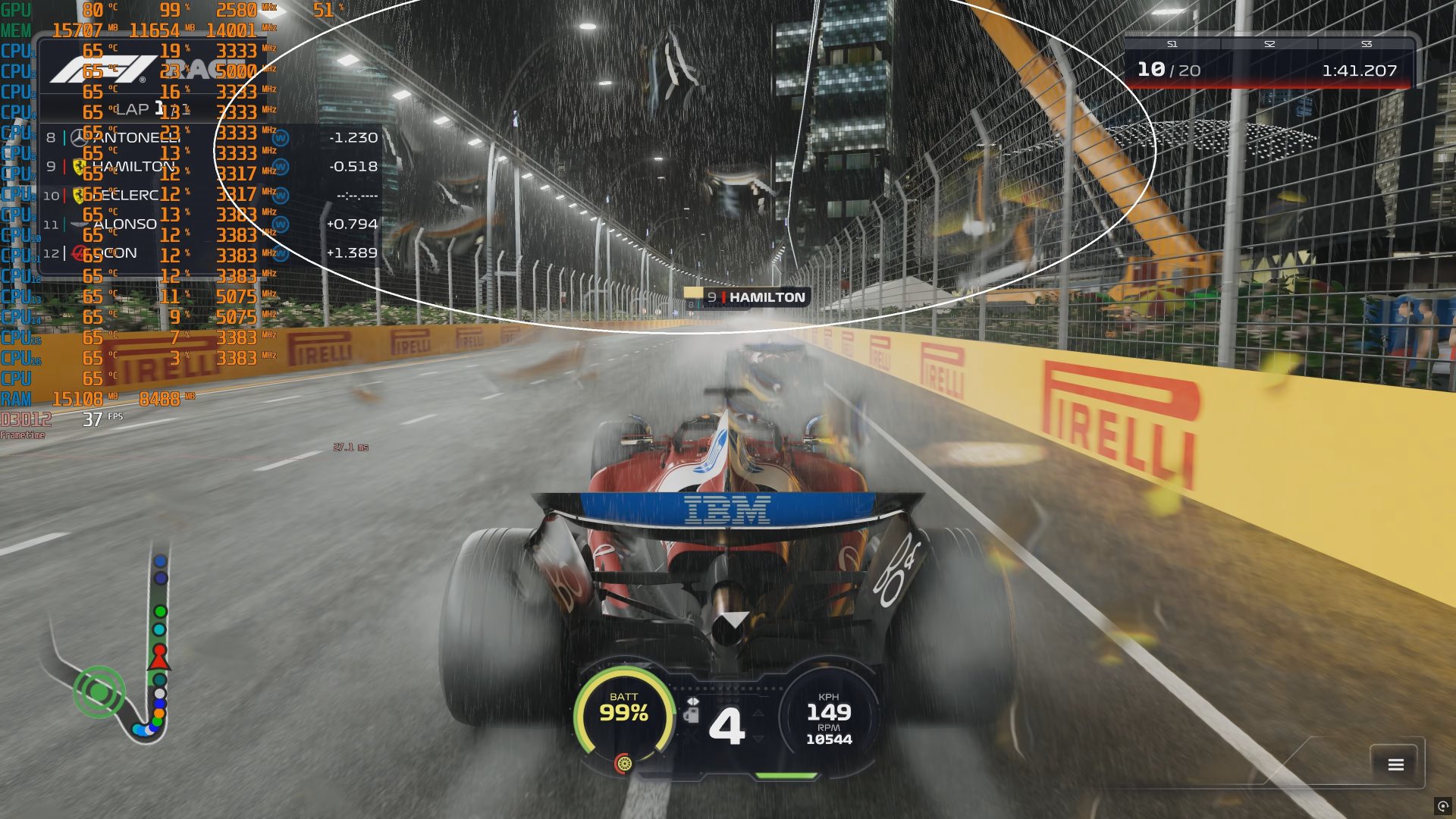This screenshot has height=819, width=1456.
Task: Expand the gear up arrow on the dashboard
Action: tap(758, 714)
